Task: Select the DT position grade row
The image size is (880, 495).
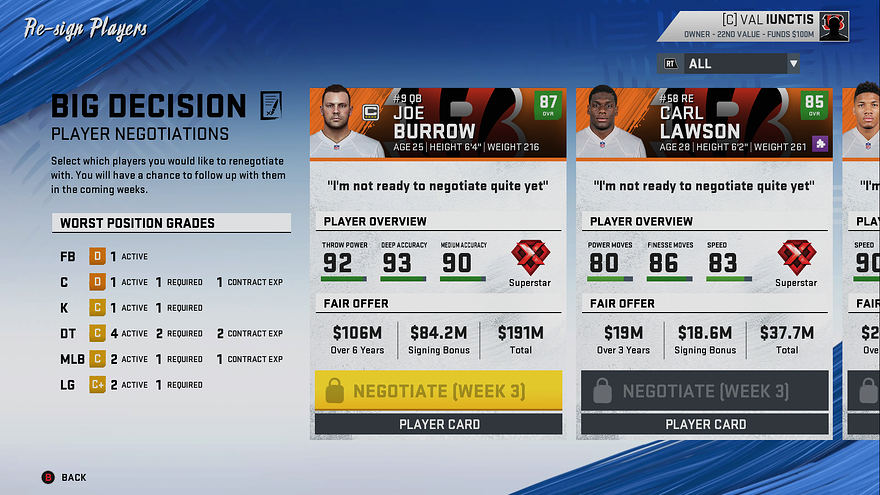Action: click(171, 333)
